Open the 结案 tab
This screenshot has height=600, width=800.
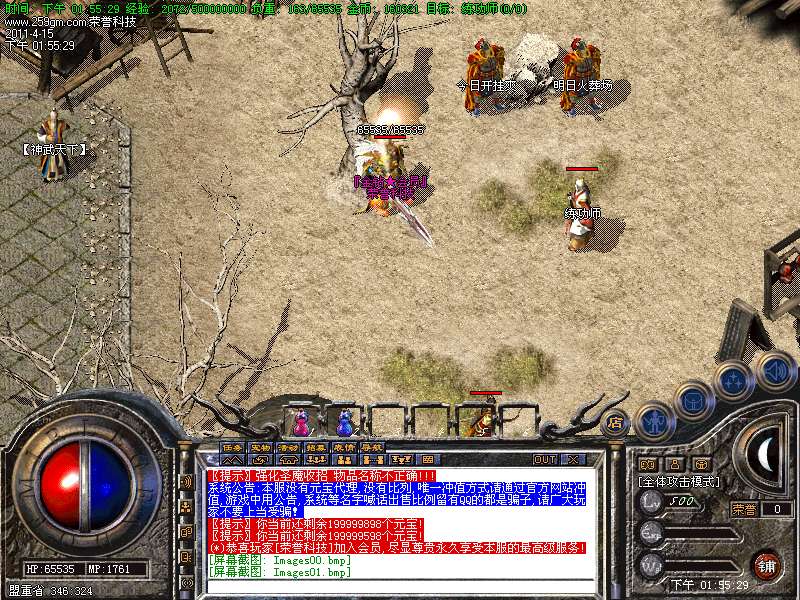316,448
